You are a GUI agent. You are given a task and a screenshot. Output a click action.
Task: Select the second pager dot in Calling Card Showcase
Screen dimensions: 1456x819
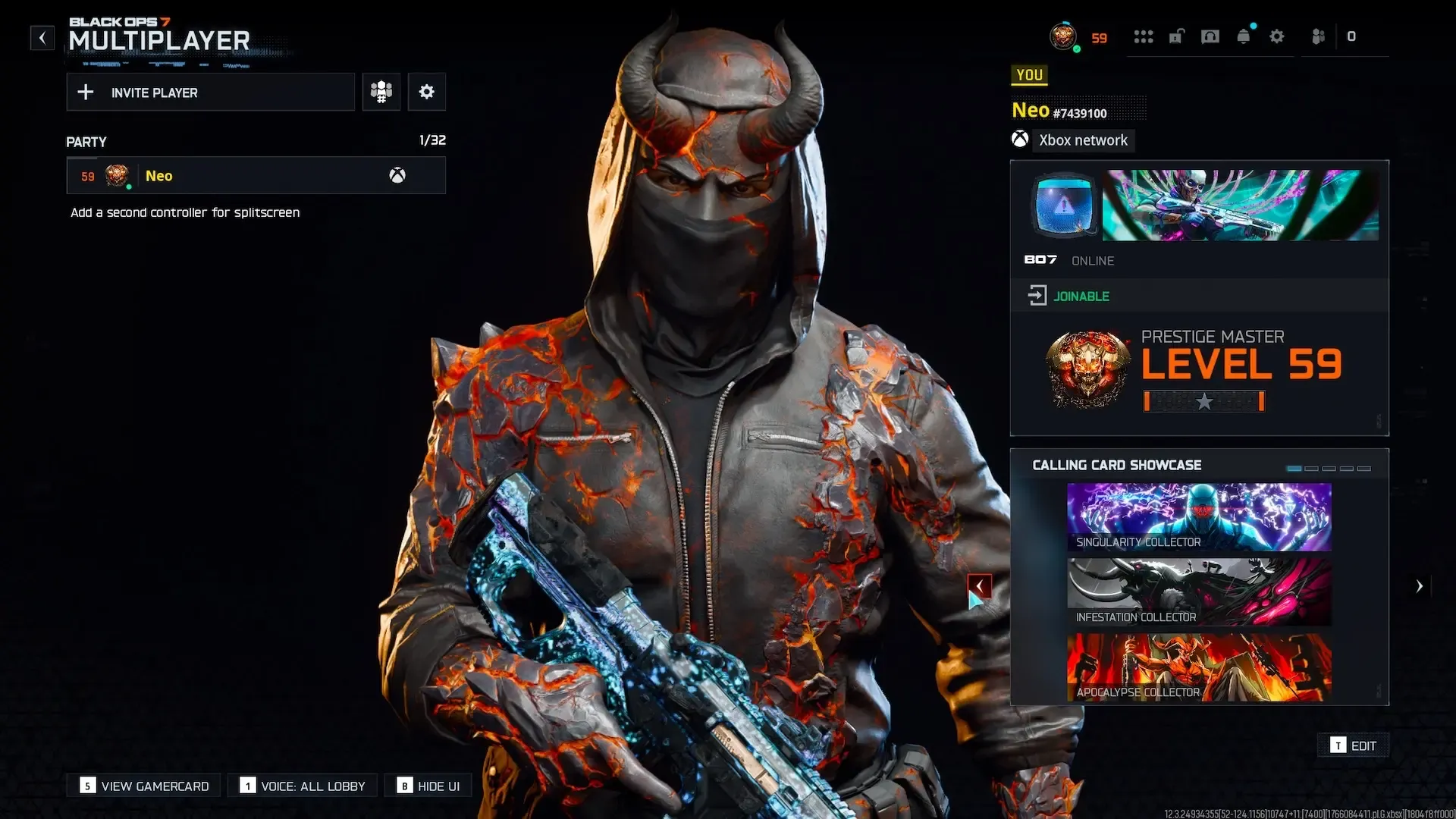pyautogui.click(x=1311, y=468)
